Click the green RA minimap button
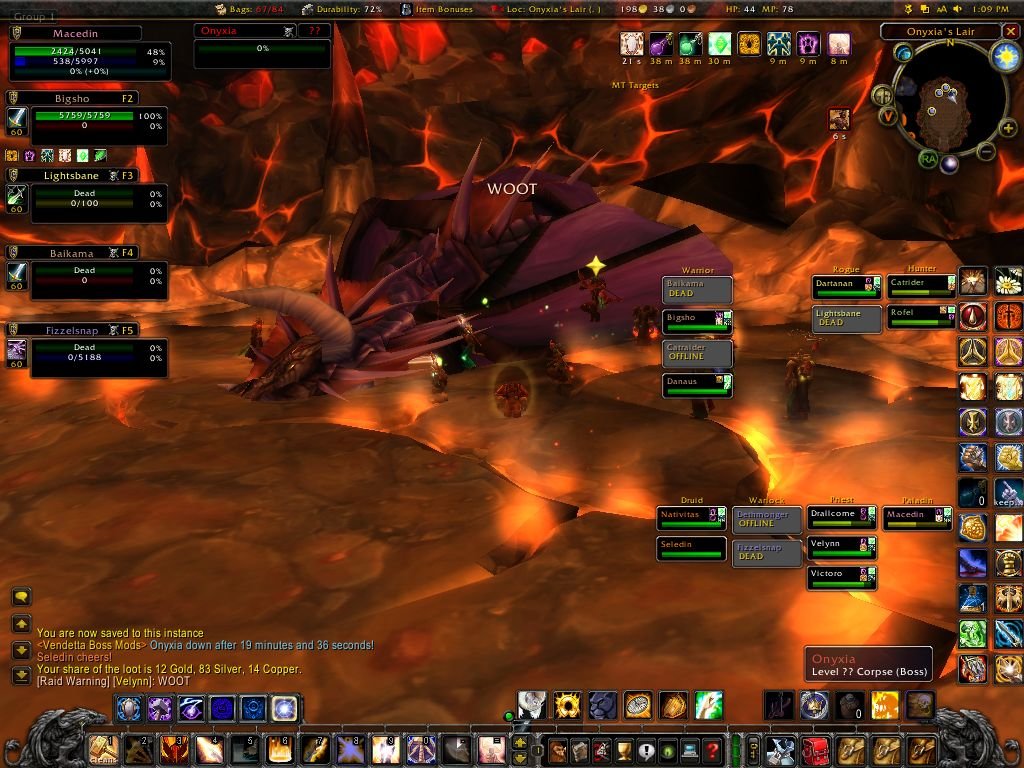The image size is (1024, 768). click(929, 159)
